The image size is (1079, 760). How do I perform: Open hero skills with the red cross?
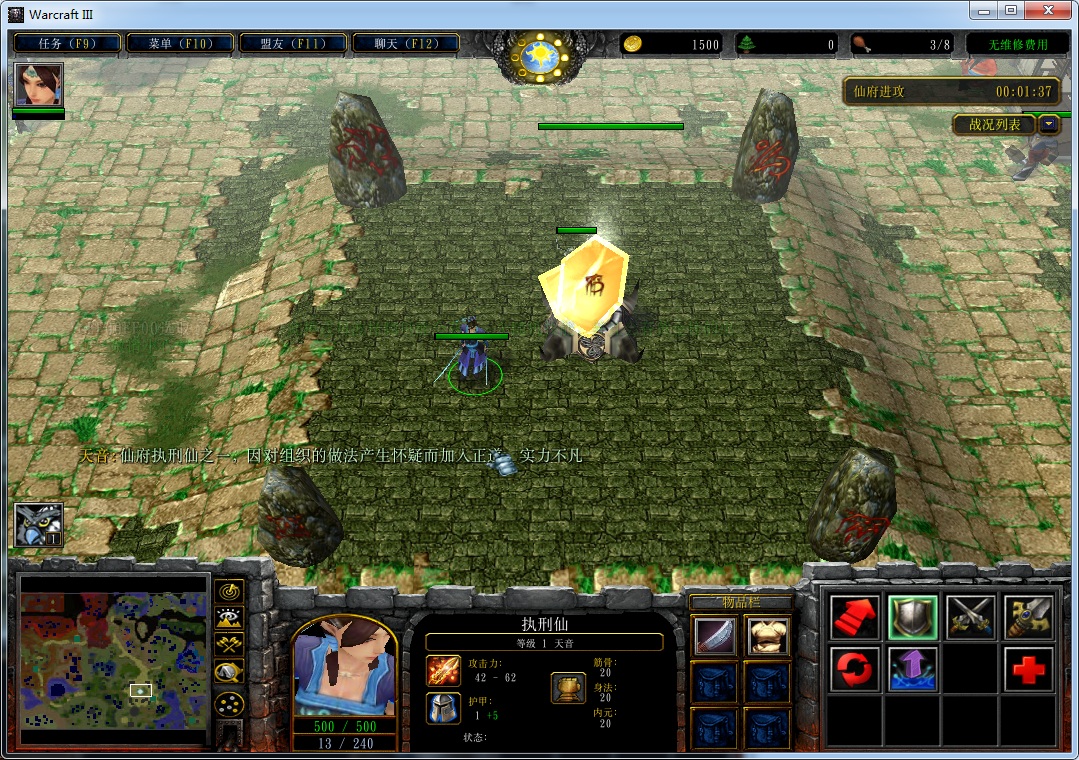(1028, 669)
